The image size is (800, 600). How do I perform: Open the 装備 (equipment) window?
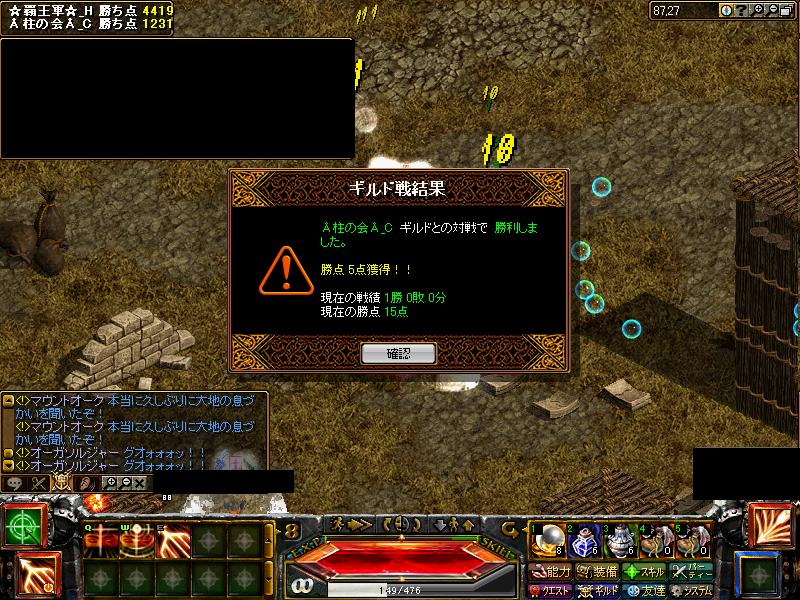click(x=597, y=572)
